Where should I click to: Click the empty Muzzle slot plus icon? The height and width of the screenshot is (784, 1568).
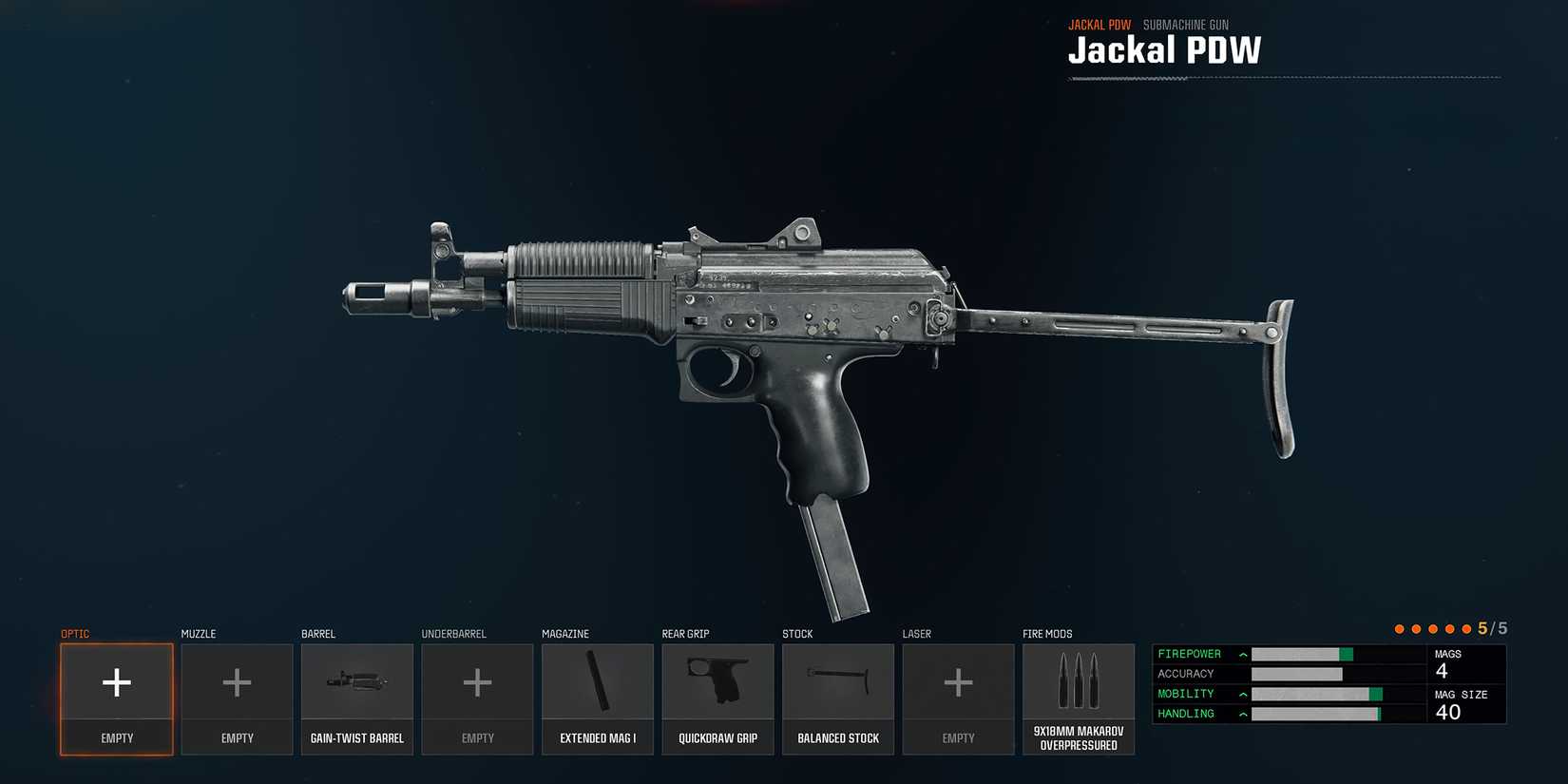(237, 681)
